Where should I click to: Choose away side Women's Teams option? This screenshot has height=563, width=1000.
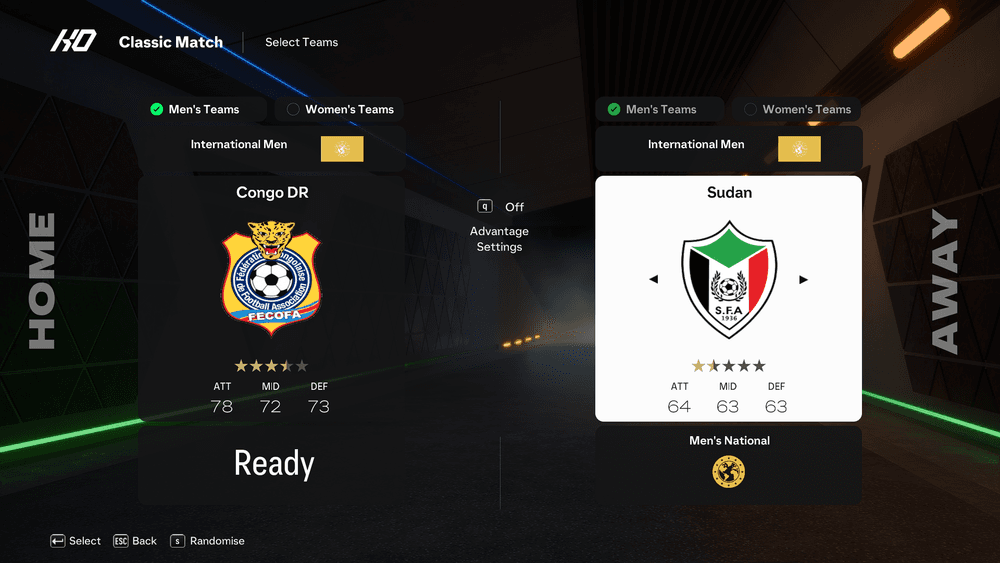797,109
